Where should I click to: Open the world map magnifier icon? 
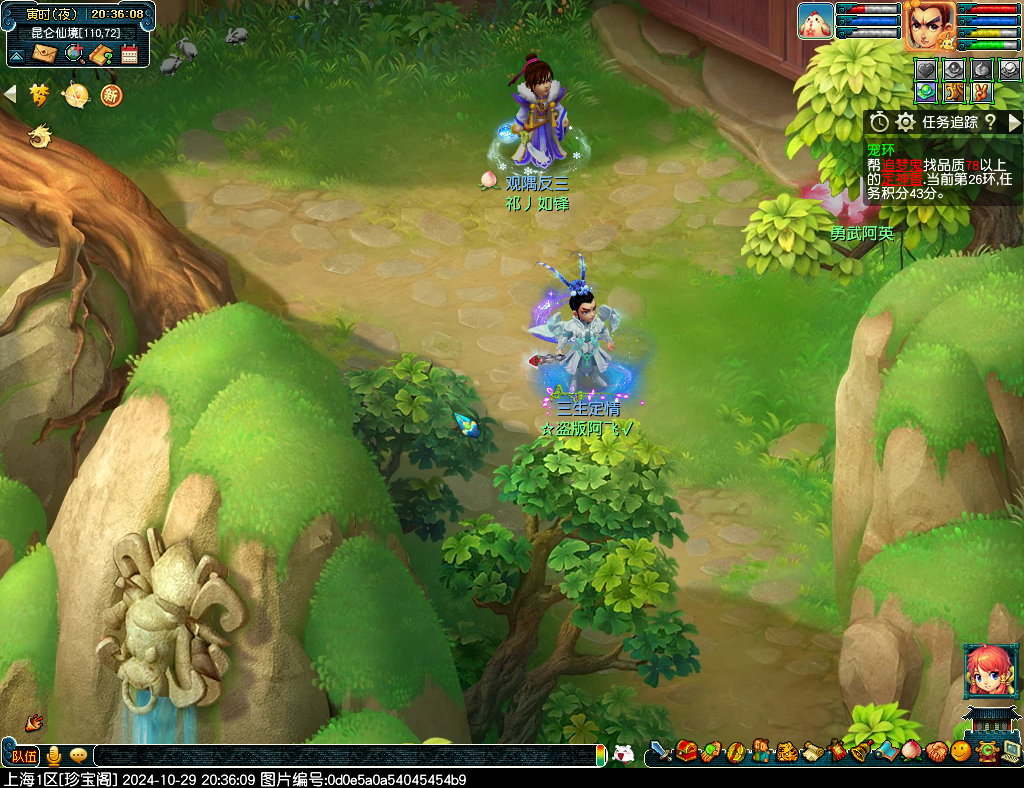click(x=73, y=54)
